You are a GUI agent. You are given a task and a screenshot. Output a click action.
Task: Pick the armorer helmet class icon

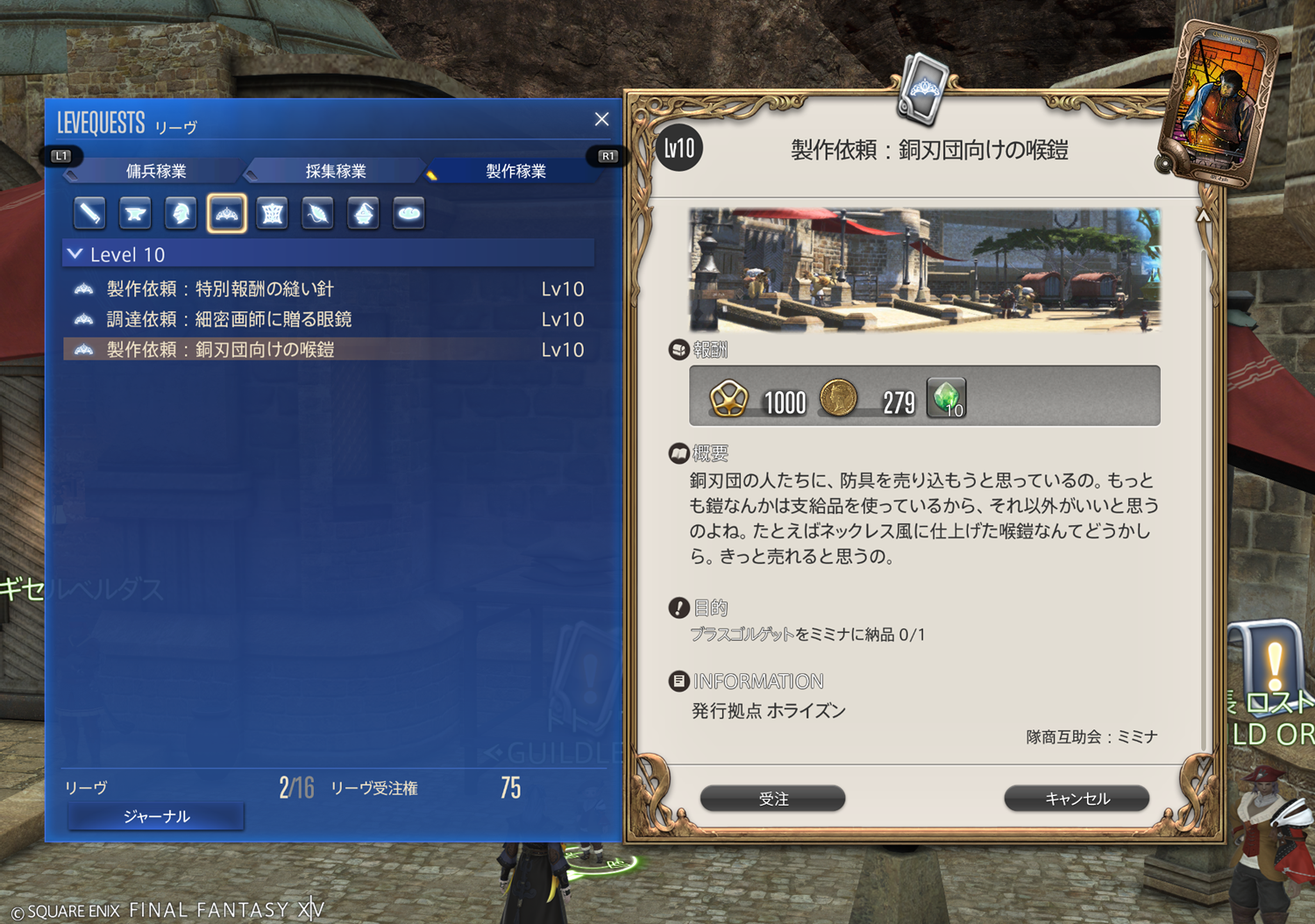(x=181, y=213)
